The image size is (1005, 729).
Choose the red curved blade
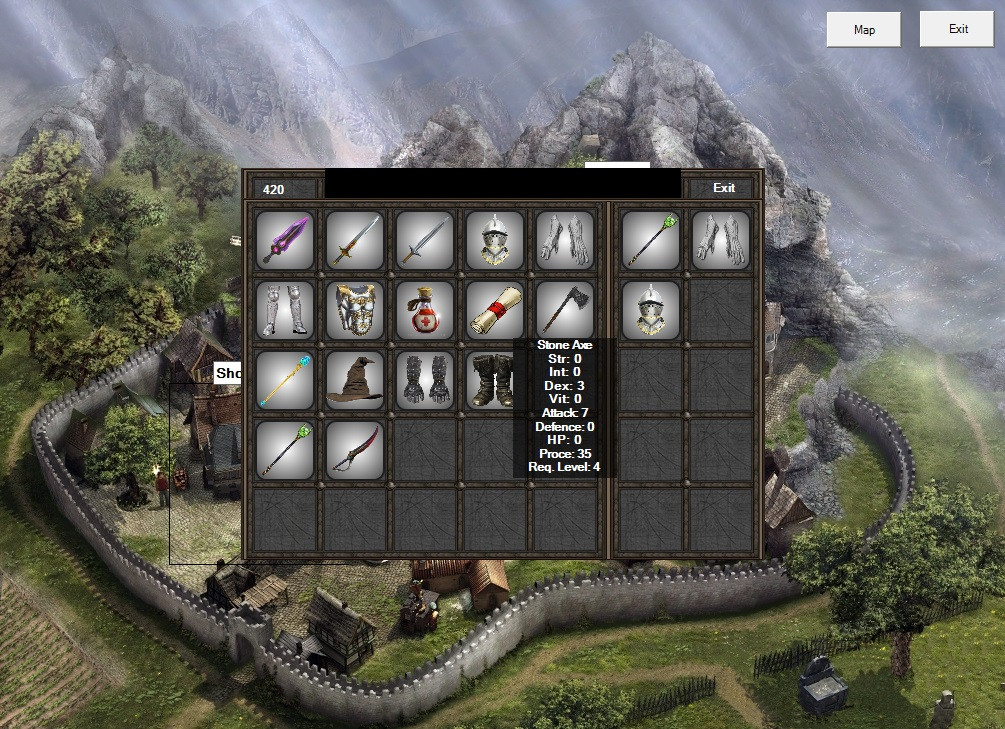(x=355, y=450)
